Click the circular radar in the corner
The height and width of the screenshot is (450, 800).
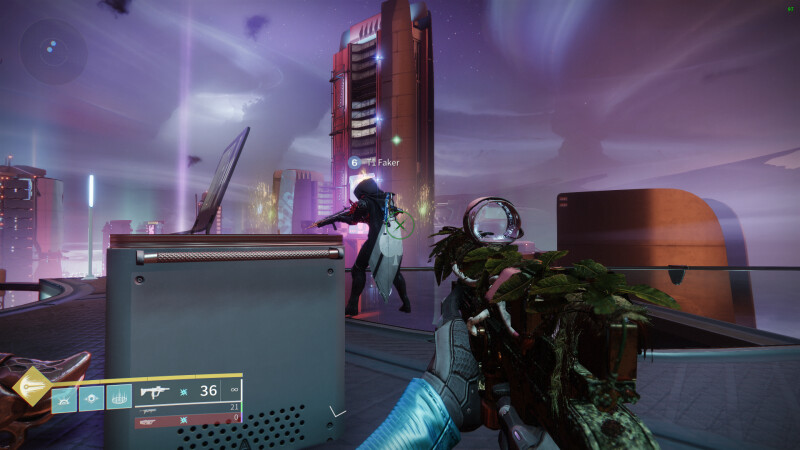(x=53, y=51)
